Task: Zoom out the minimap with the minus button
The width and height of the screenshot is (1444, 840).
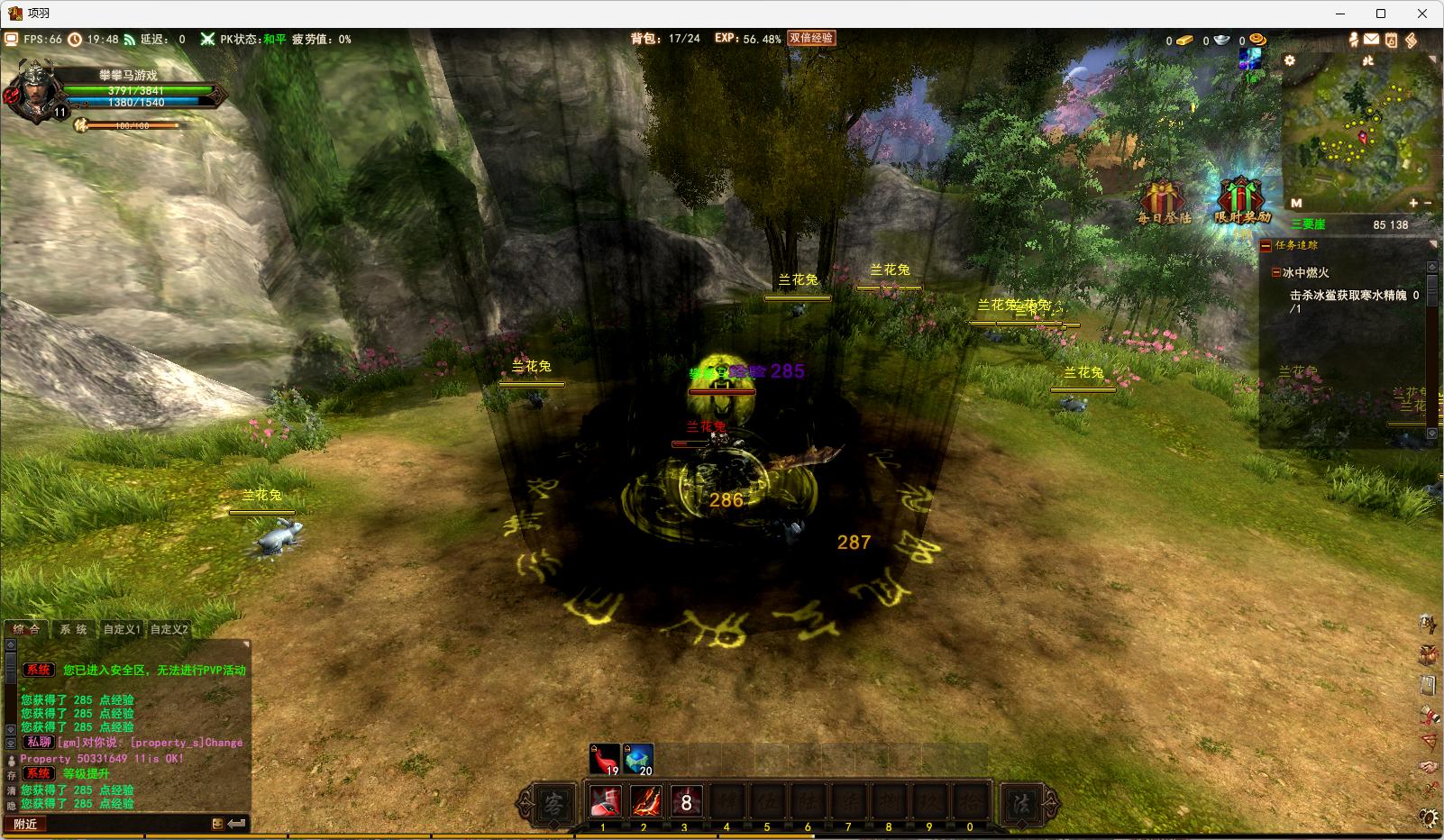Action: tap(1428, 204)
